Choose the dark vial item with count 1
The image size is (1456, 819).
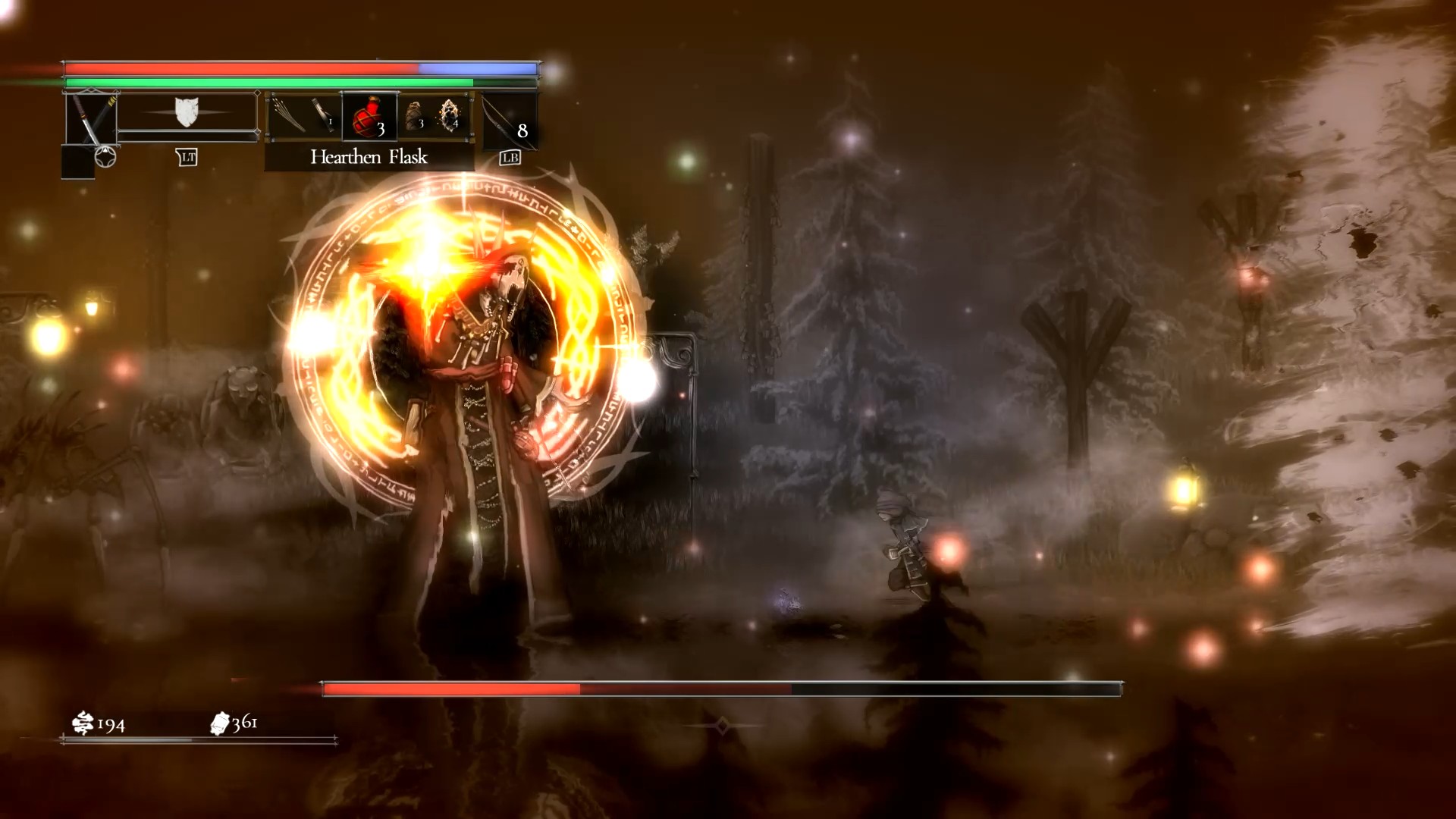click(324, 116)
